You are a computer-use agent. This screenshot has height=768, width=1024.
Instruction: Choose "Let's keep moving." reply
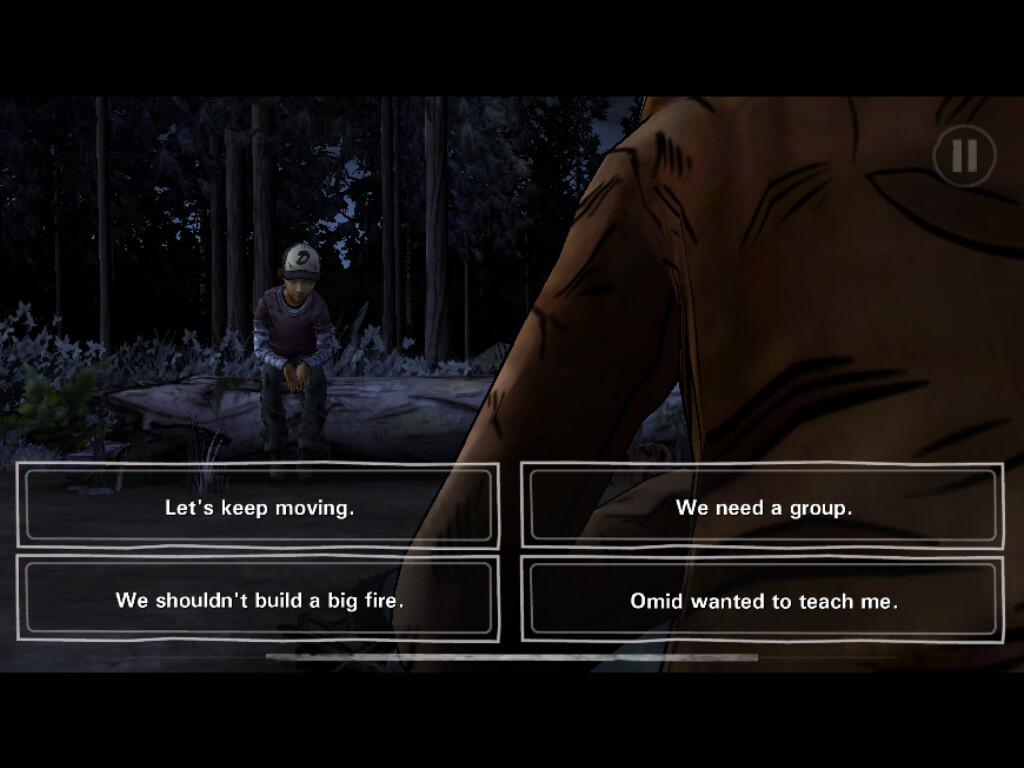[258, 507]
